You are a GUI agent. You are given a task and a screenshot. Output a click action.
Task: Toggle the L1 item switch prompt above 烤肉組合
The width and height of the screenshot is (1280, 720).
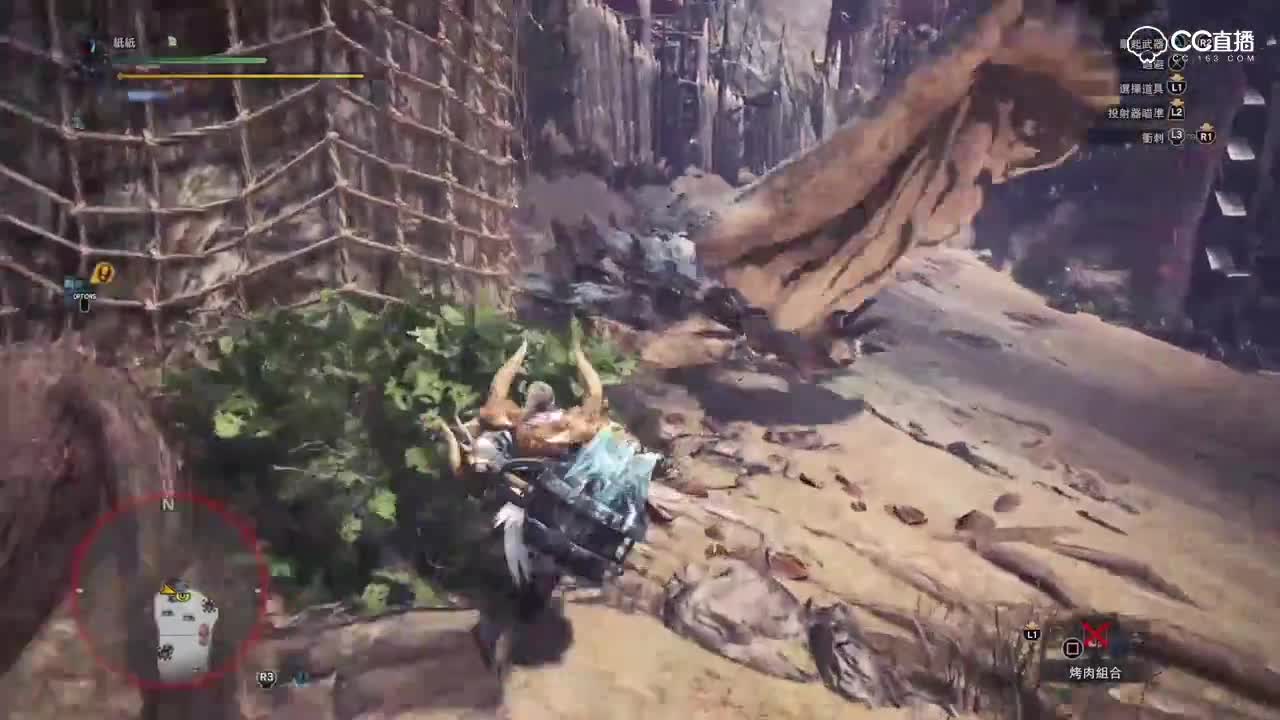point(1032,634)
